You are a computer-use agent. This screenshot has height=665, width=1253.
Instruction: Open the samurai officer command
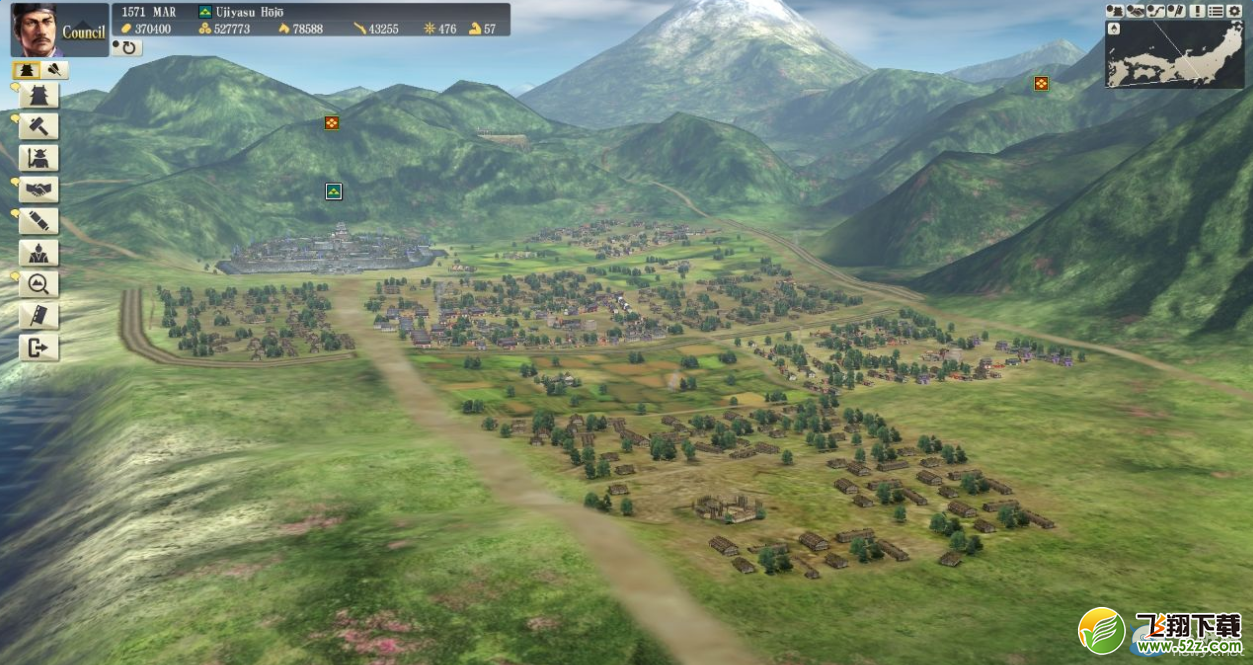pyautogui.click(x=39, y=158)
